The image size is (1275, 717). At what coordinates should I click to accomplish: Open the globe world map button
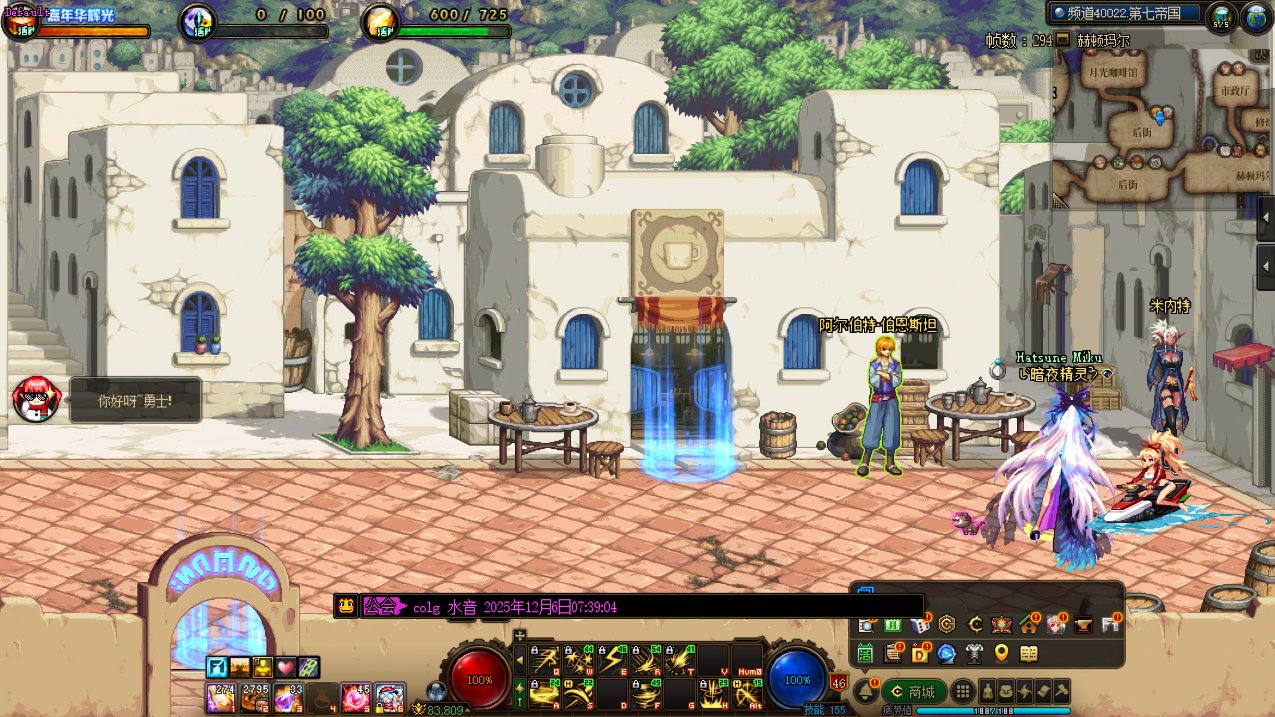[x=1256, y=14]
